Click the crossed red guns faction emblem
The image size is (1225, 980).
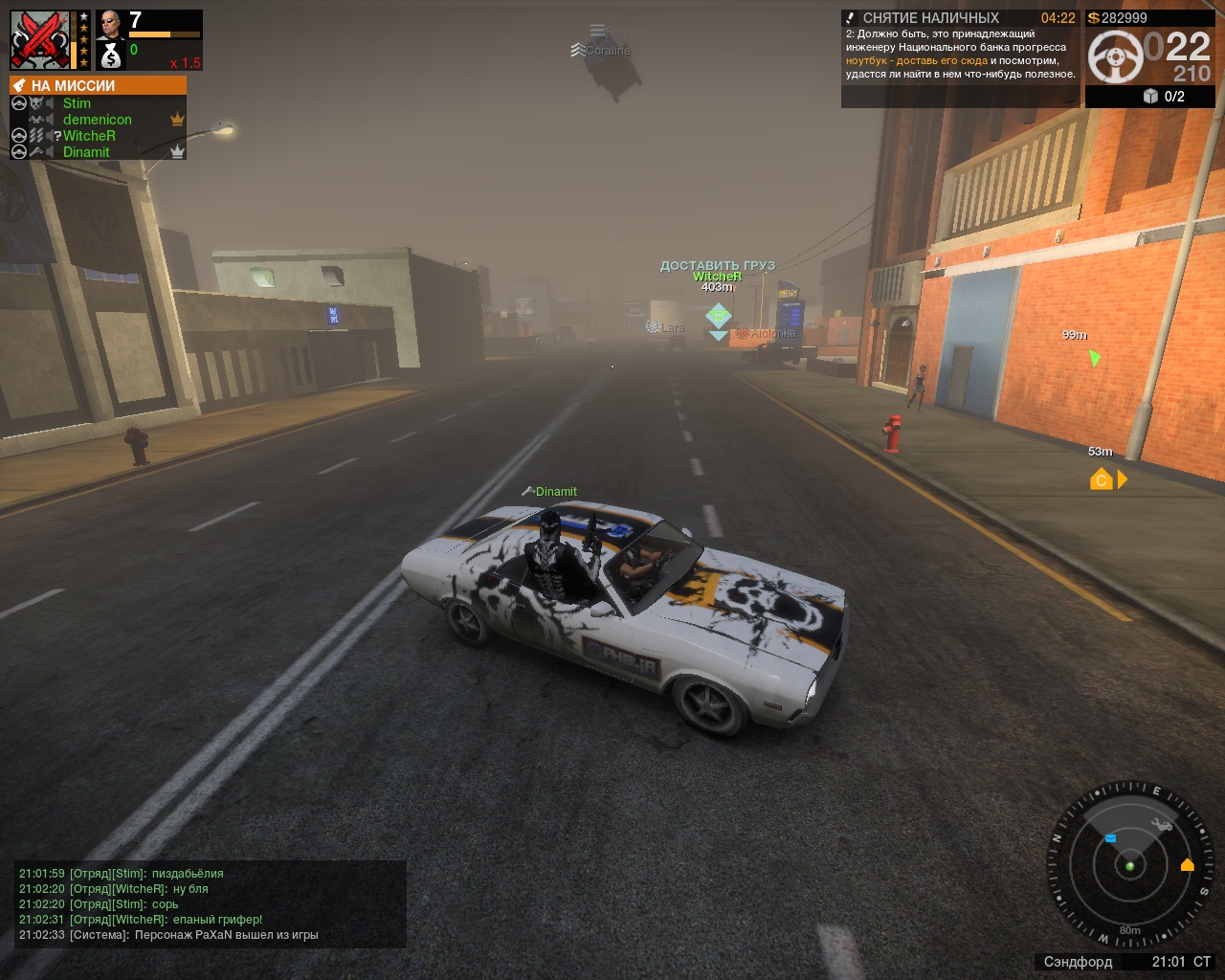[x=40, y=39]
